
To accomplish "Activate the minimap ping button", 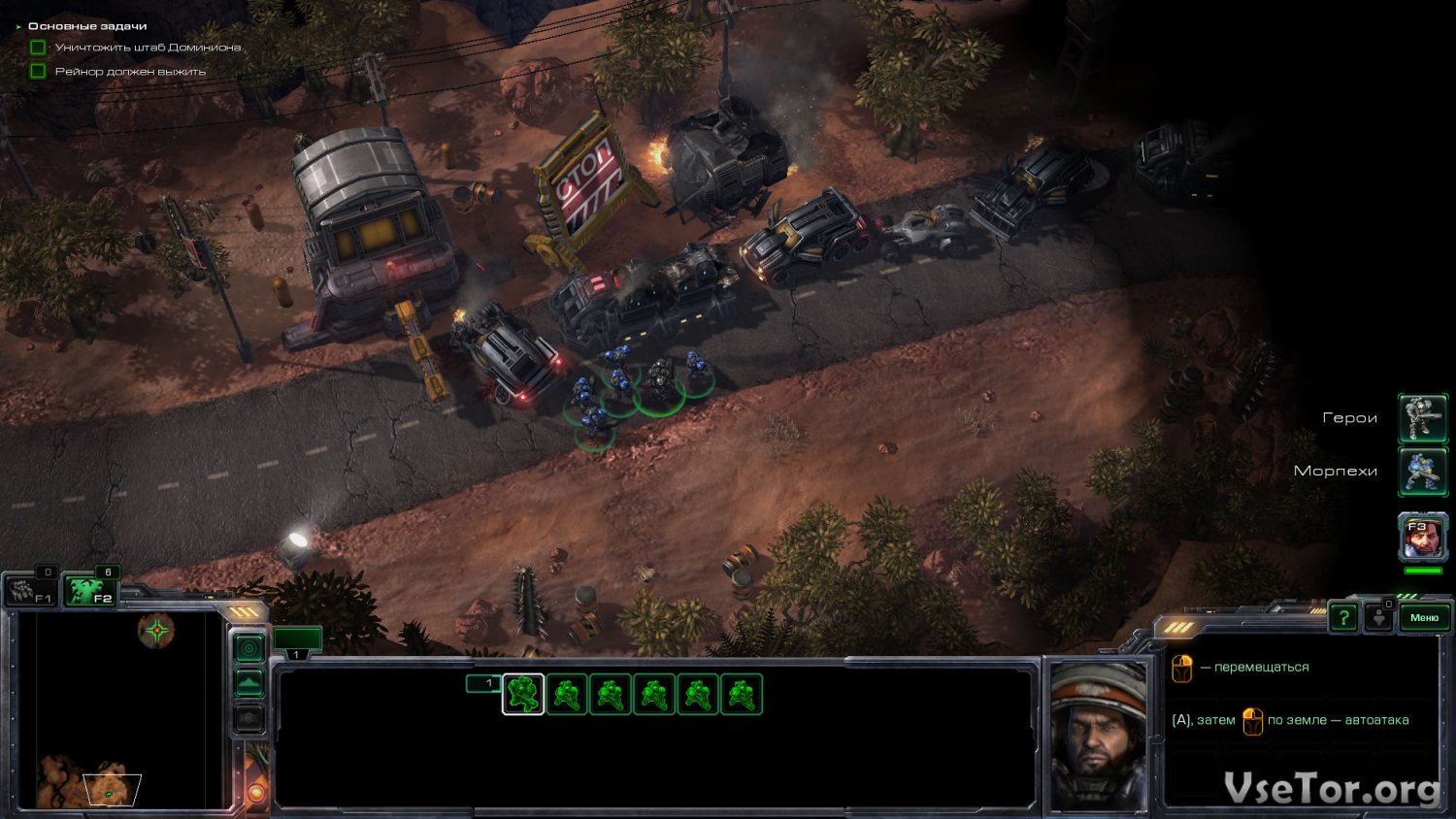I will 249,647.
